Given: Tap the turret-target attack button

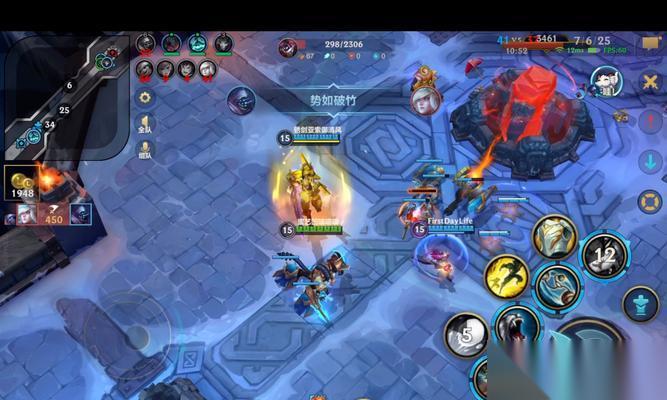Looking at the screenshot, I should pyautogui.click(x=640, y=304).
